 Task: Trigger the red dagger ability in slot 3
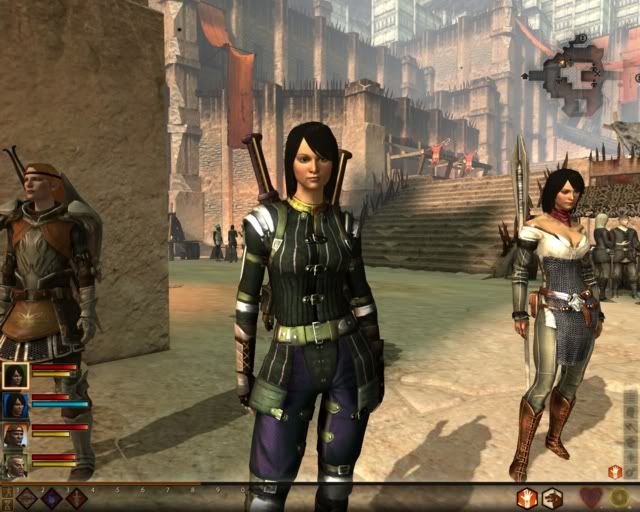tap(77, 498)
